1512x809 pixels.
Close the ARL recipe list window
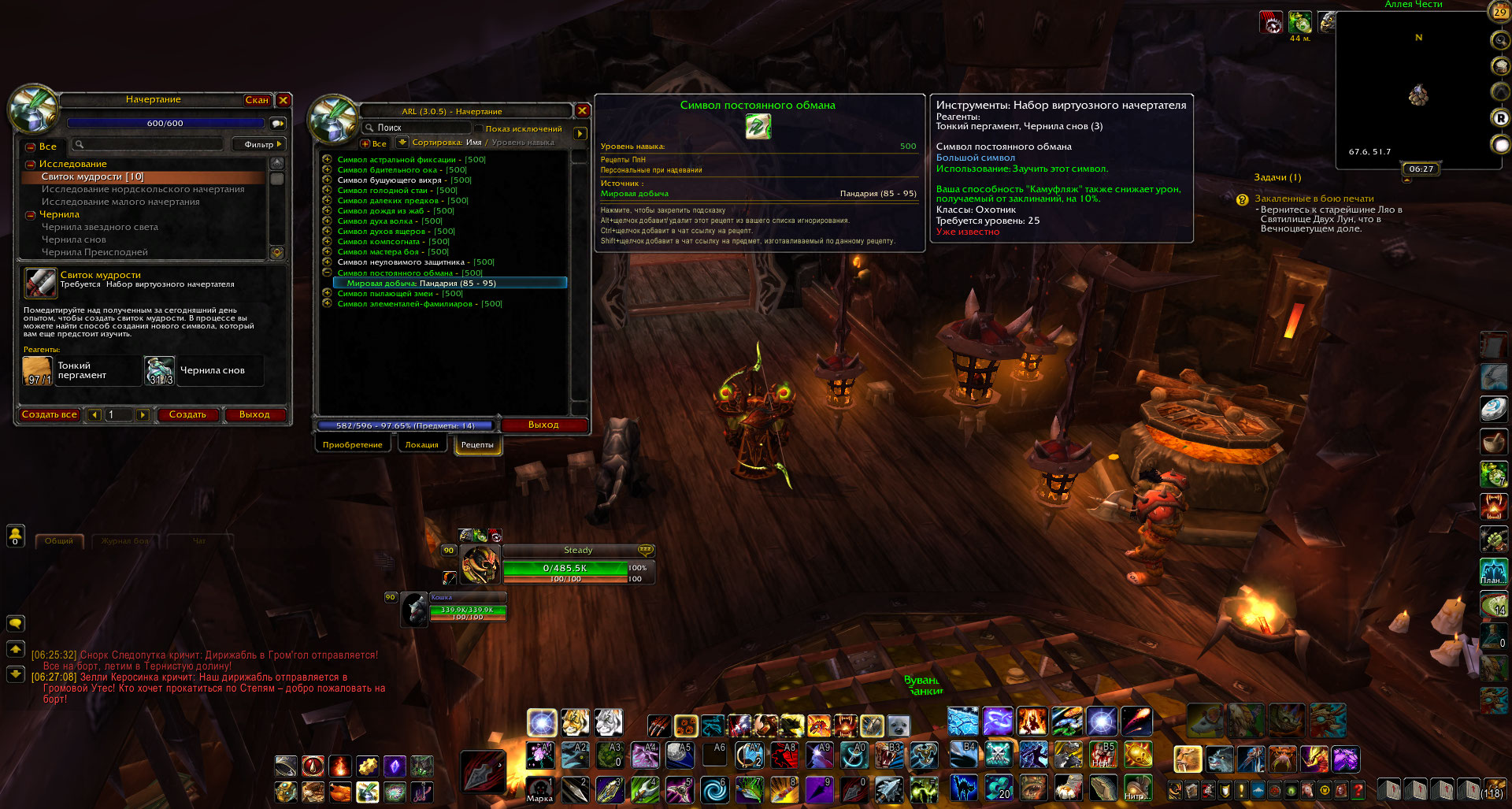tap(582, 111)
